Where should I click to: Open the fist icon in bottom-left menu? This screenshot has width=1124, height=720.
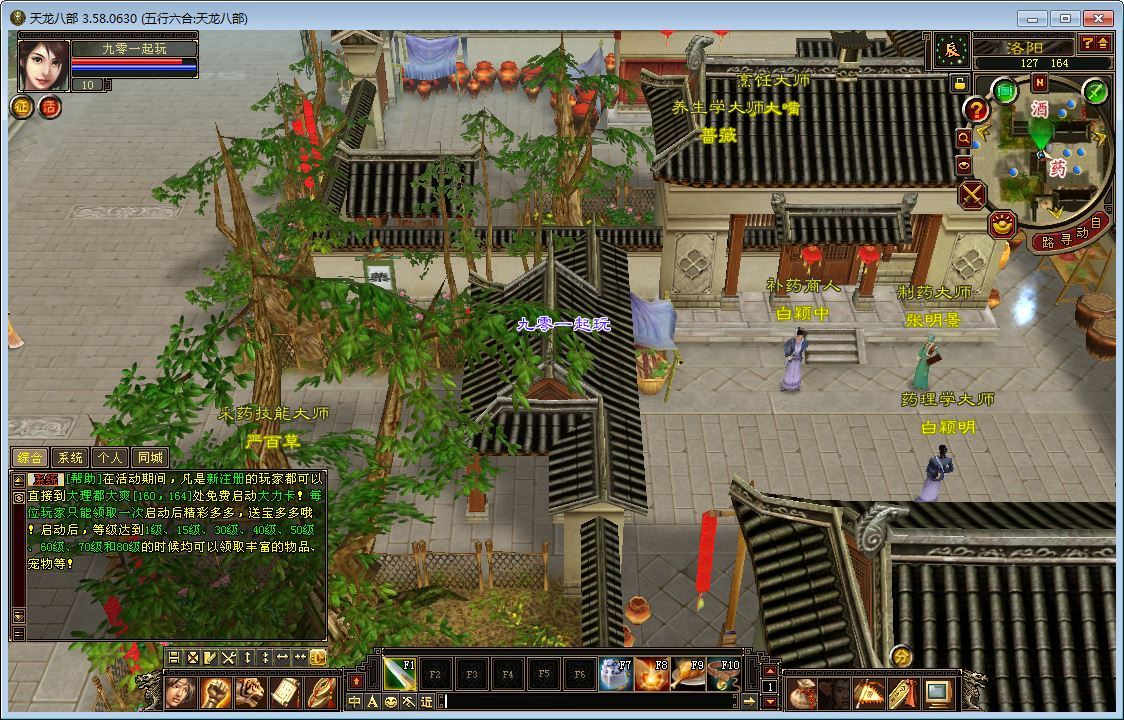click(x=215, y=692)
